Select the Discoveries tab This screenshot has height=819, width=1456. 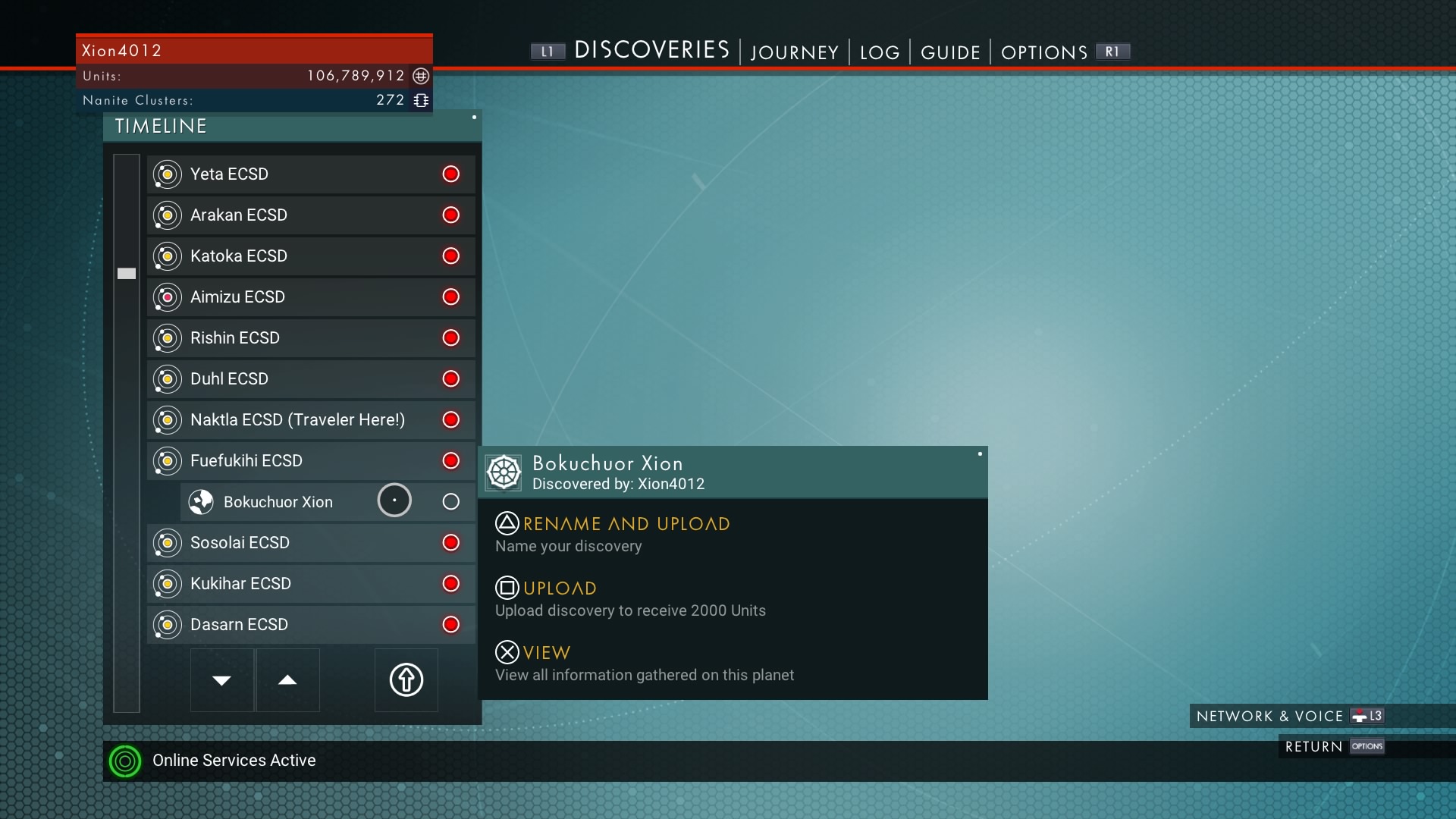tap(651, 50)
